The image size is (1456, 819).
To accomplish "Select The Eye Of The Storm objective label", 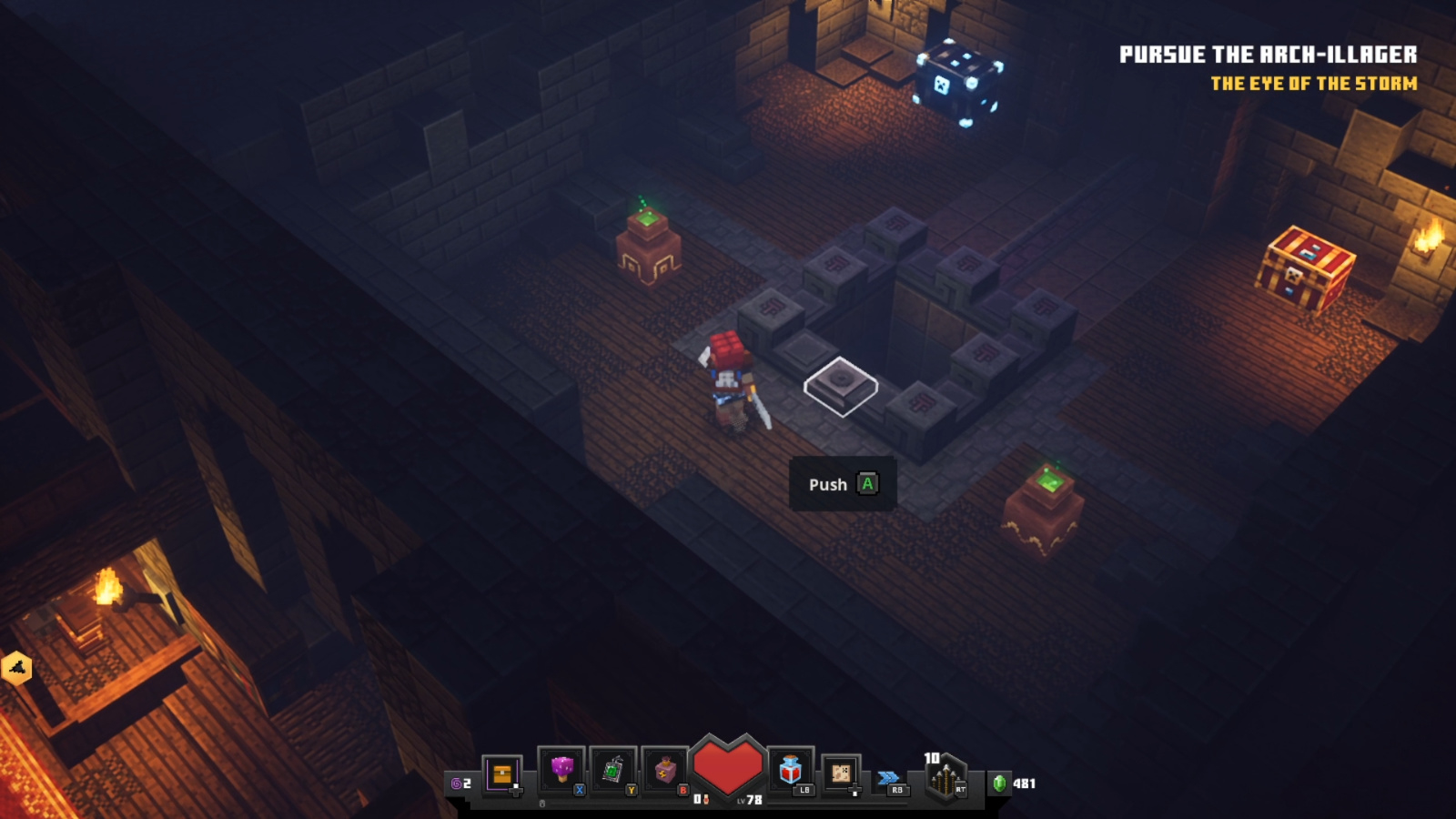I will click(1313, 83).
